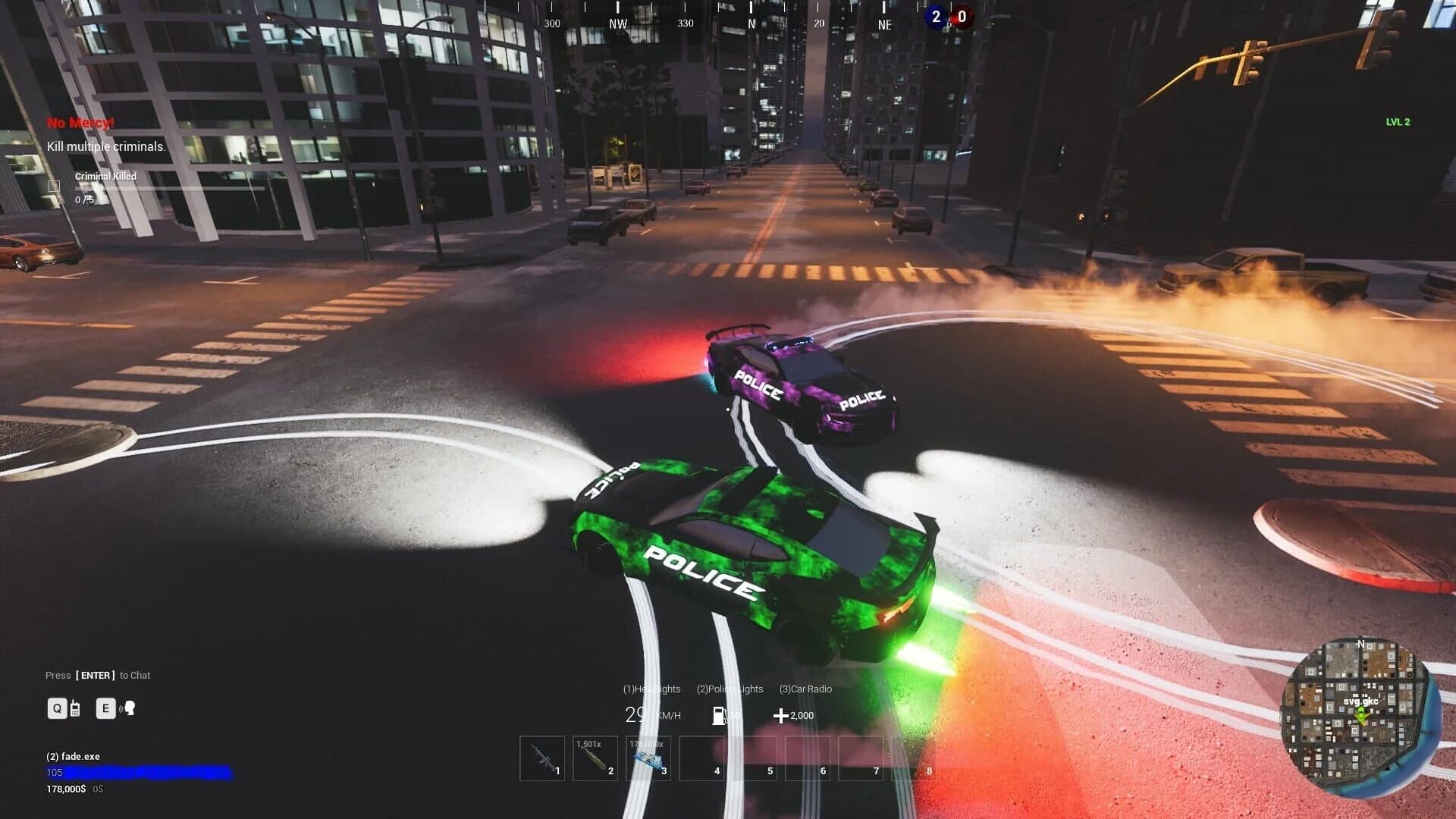Screen dimensions: 1456x819
Task: Click the walkie-talkie radio icon
Action: pyautogui.click(x=75, y=709)
